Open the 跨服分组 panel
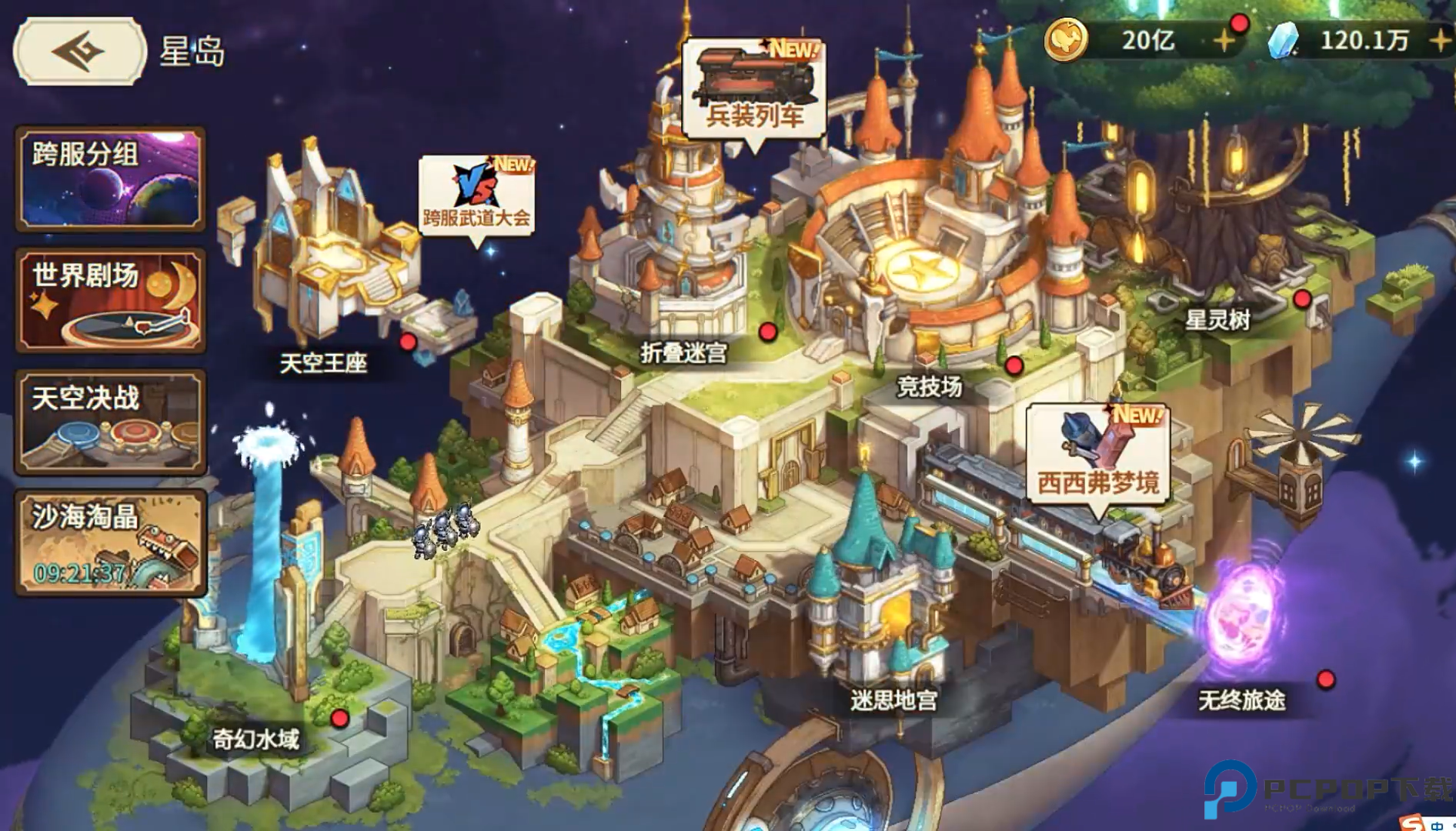The height and width of the screenshot is (831, 1456). click(x=111, y=179)
